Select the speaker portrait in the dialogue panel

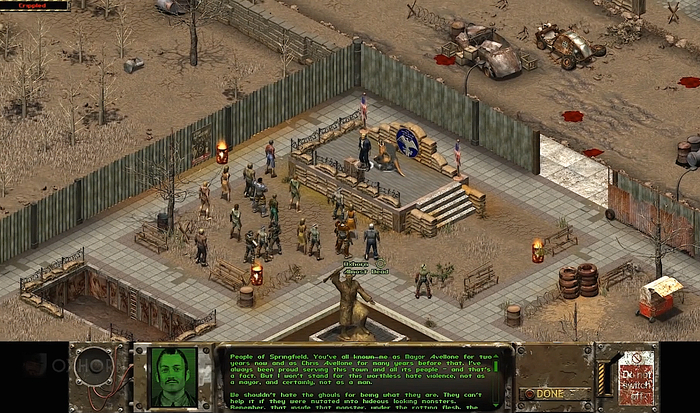[173, 378]
